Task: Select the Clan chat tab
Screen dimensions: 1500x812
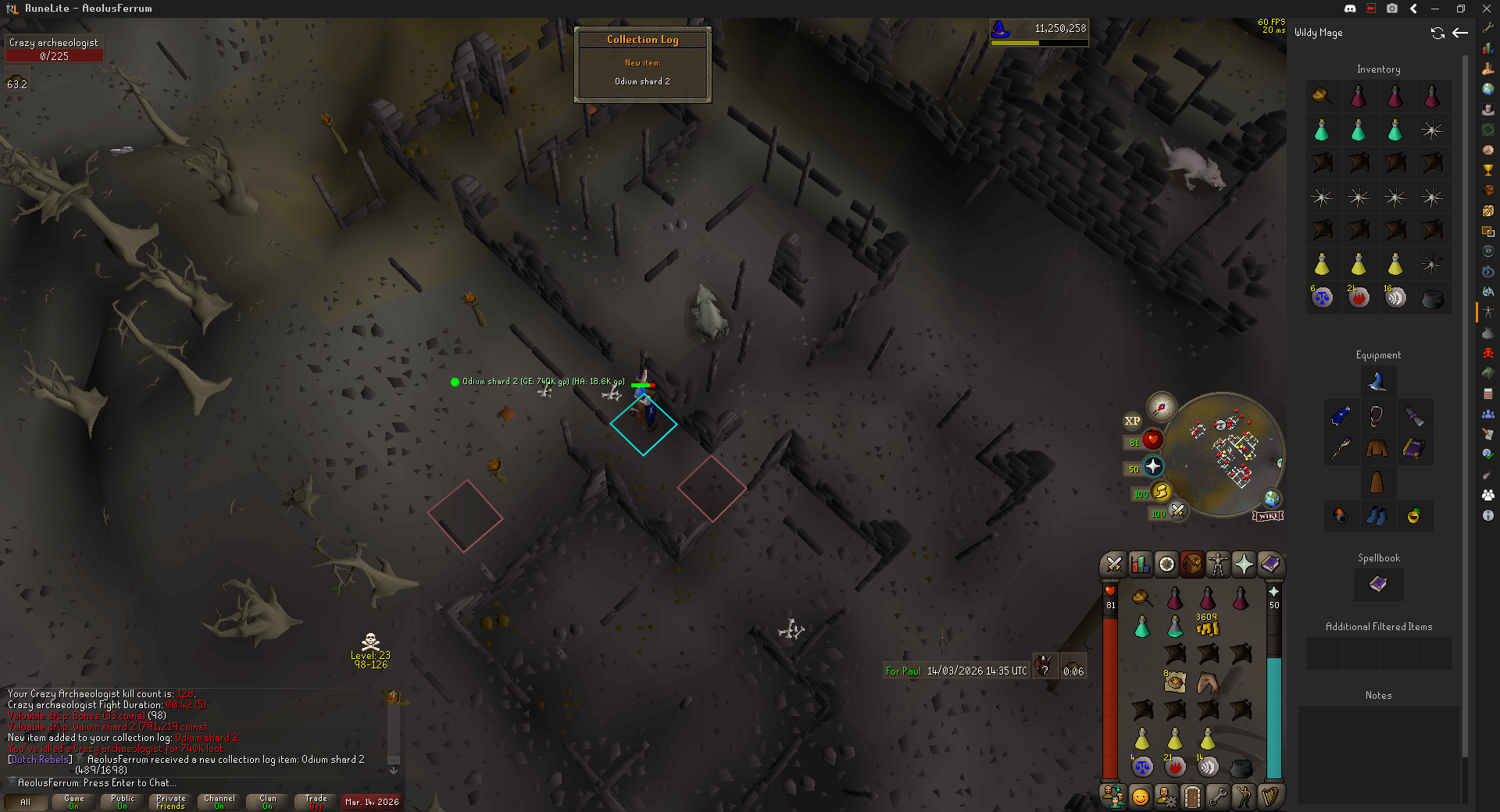Action: (267, 802)
